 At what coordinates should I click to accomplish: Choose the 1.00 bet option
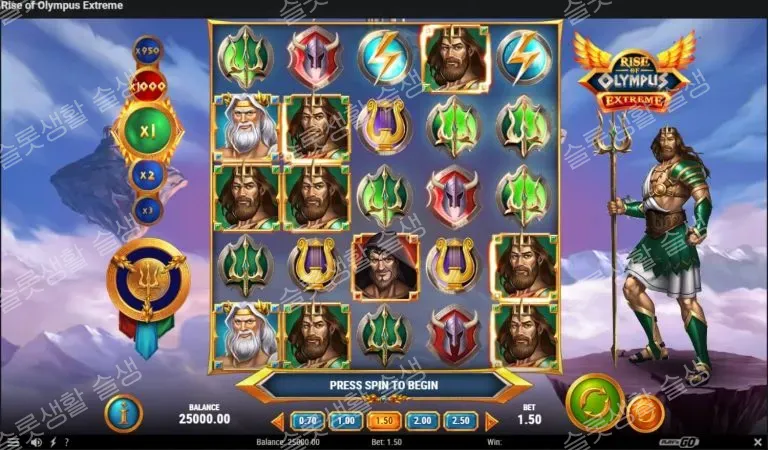coord(344,421)
